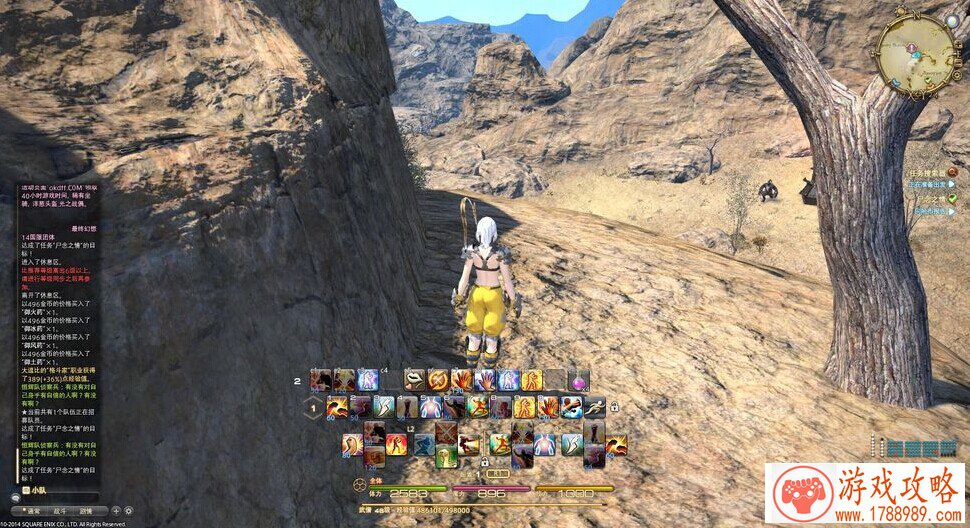Switch to the 剧情 chat tab
Image resolution: width=970 pixels, height=528 pixels.
click(88, 510)
